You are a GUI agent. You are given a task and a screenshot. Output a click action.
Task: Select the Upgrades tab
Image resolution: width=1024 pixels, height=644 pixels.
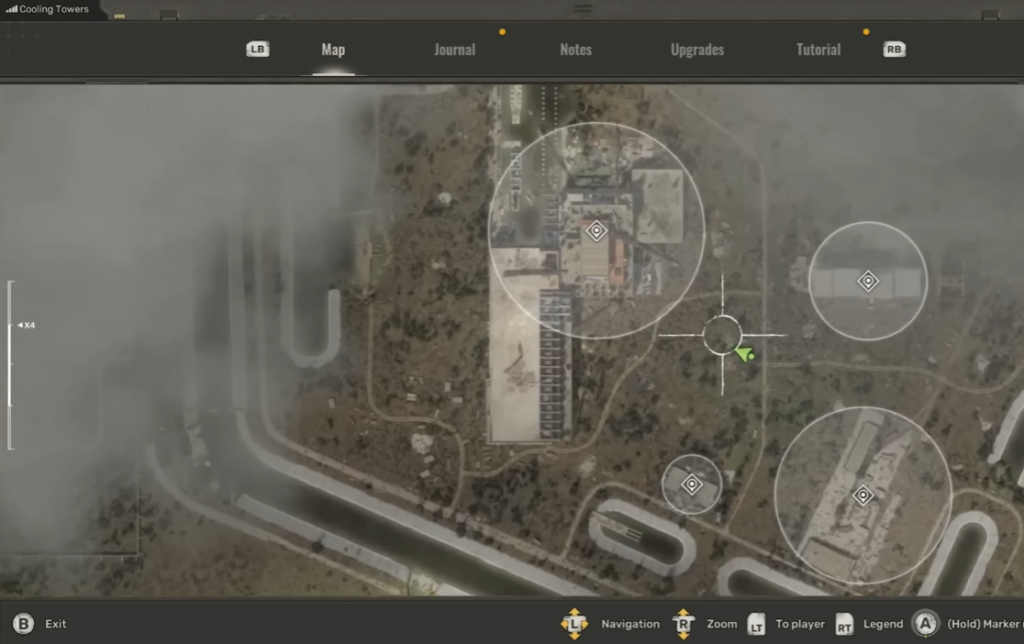pos(697,50)
